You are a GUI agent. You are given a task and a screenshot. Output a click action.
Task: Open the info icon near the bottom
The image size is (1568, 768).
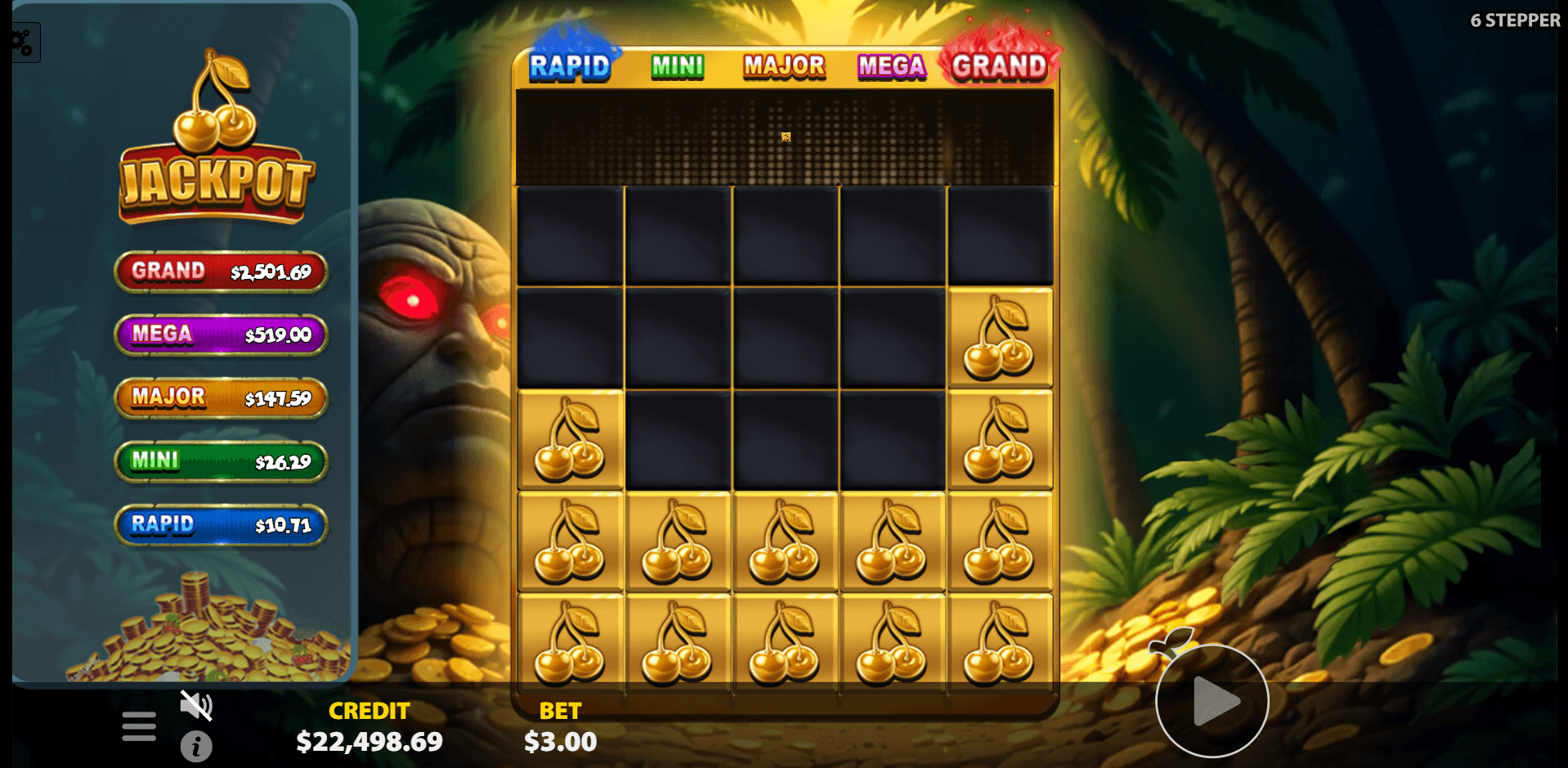point(195,746)
